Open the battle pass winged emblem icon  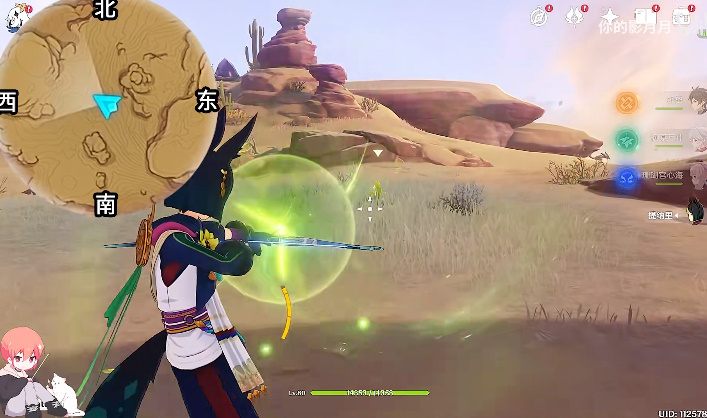click(x=574, y=16)
